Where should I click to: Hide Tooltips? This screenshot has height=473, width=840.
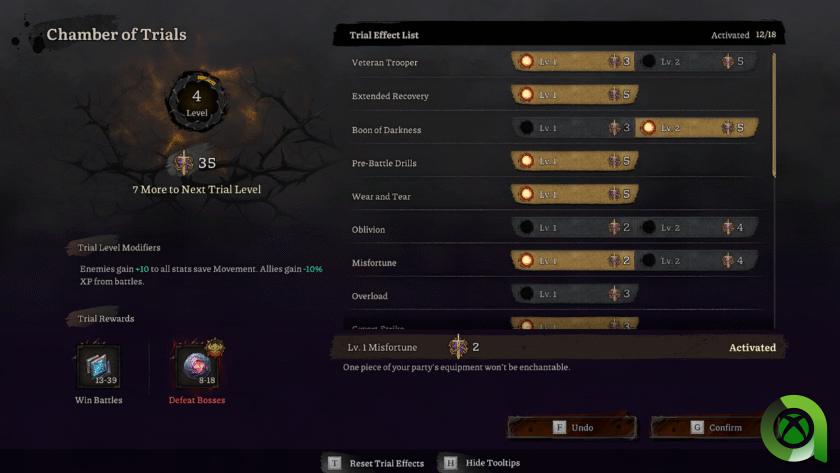[481, 463]
